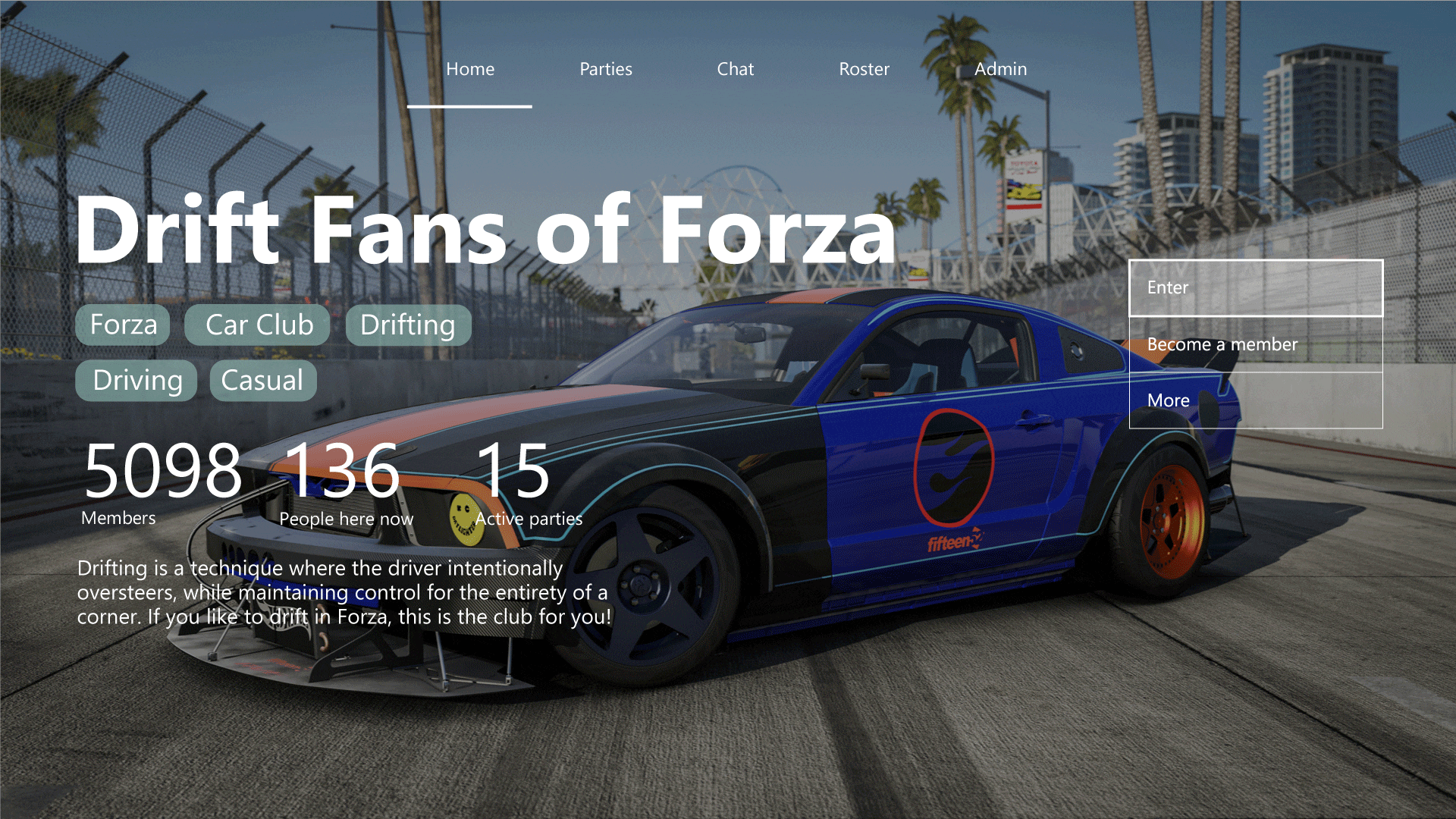1456x819 pixels.
Task: Click the Casual tag
Action: pos(262,380)
